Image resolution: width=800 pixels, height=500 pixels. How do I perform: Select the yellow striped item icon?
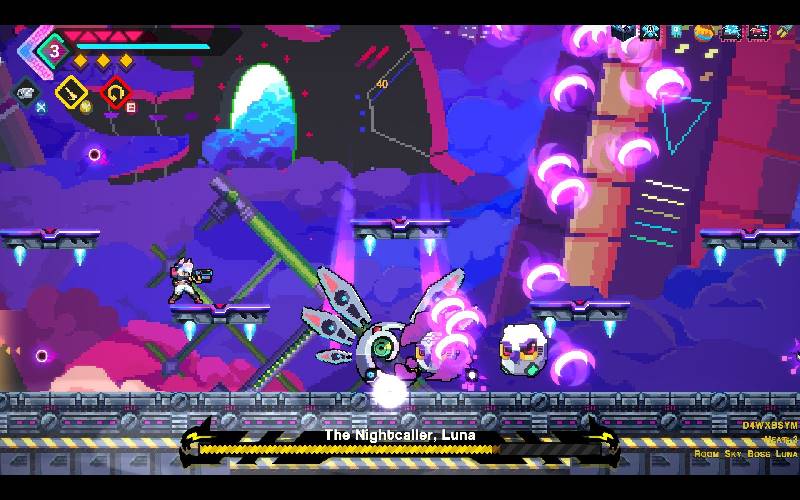pos(783,31)
